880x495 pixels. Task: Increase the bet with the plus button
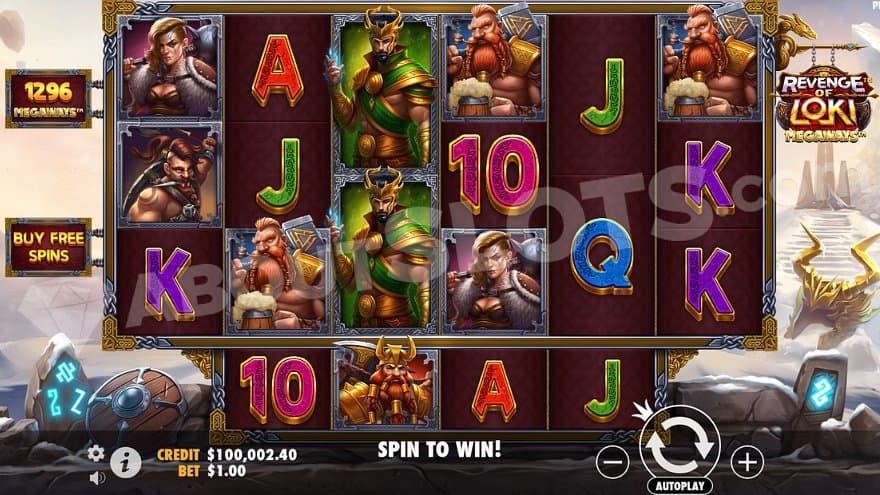tap(746, 461)
